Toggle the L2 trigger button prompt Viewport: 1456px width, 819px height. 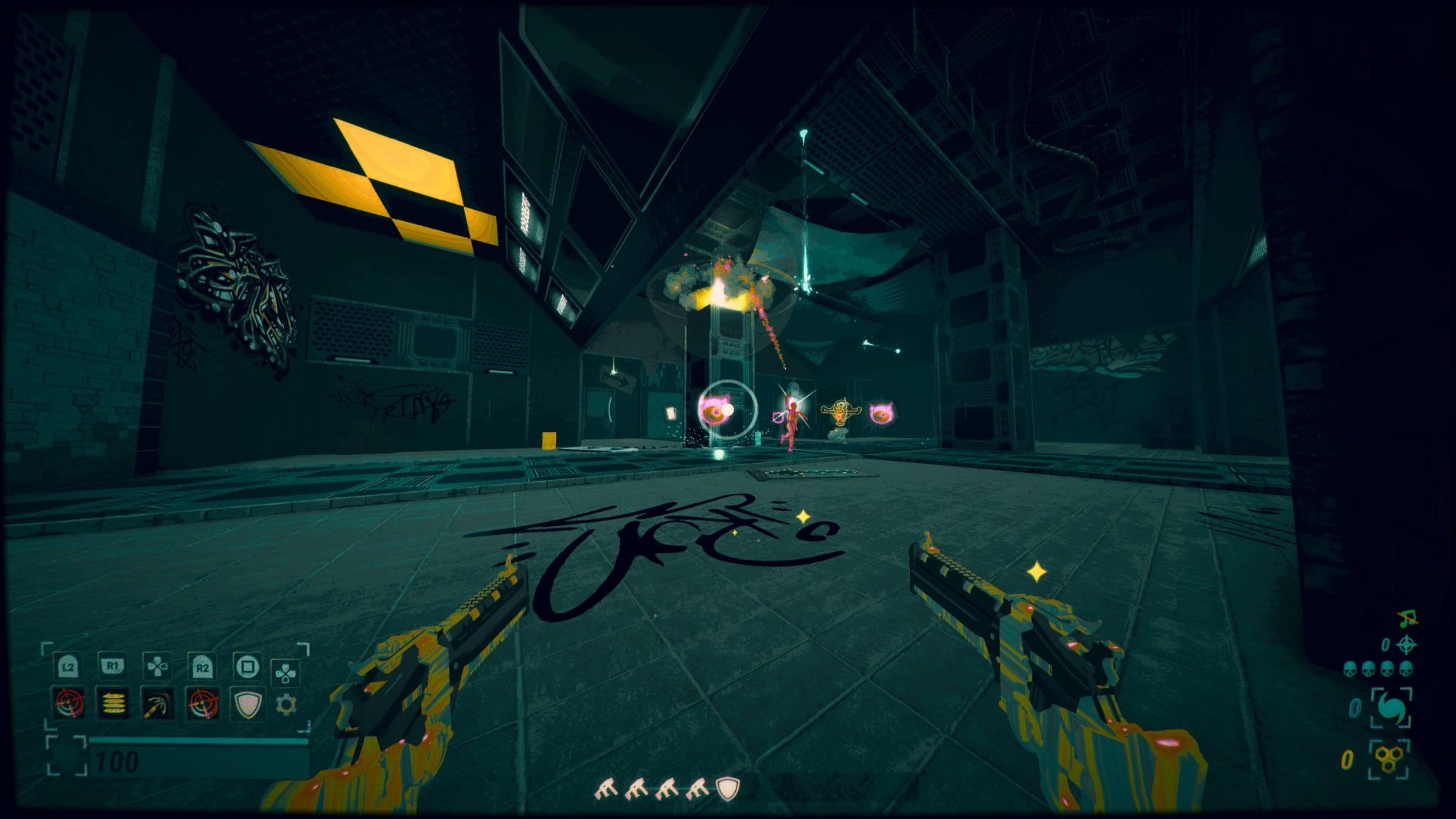[68, 667]
